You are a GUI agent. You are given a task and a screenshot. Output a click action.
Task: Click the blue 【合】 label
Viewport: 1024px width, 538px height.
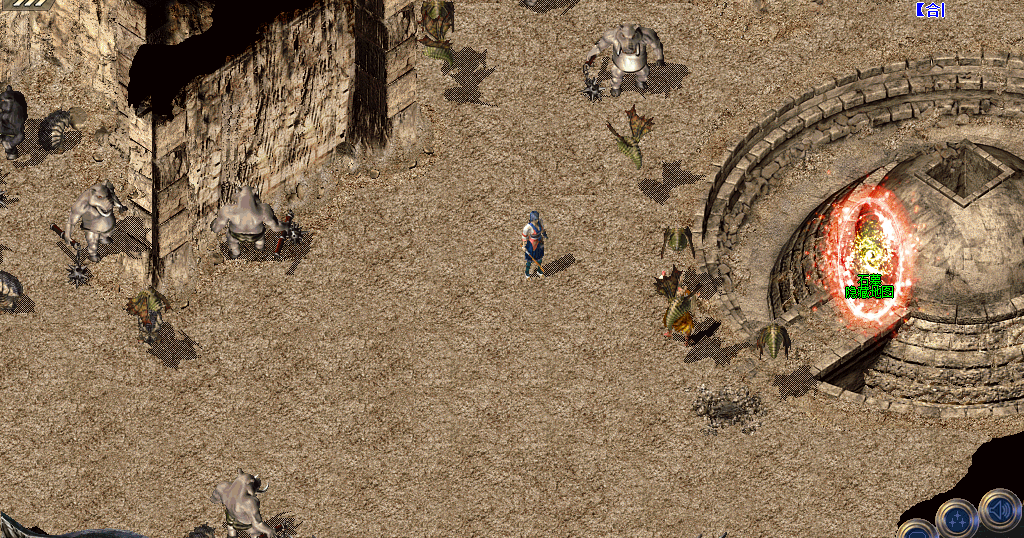[x=930, y=10]
